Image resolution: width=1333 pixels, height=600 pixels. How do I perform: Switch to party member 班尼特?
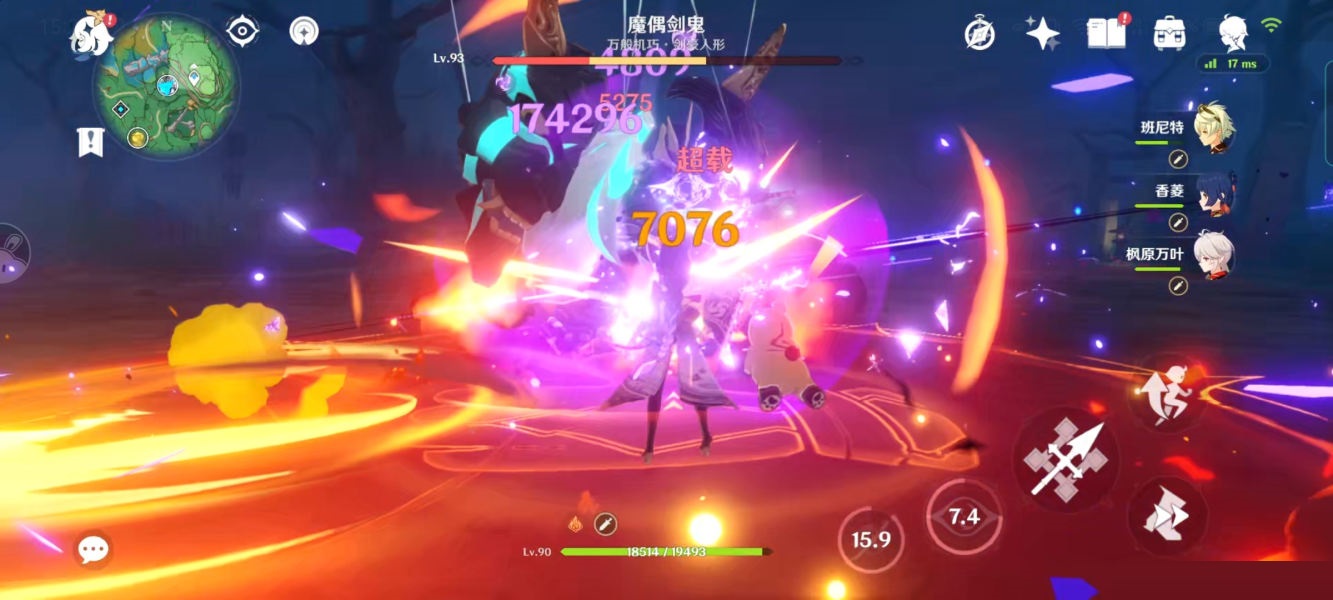(1213, 129)
